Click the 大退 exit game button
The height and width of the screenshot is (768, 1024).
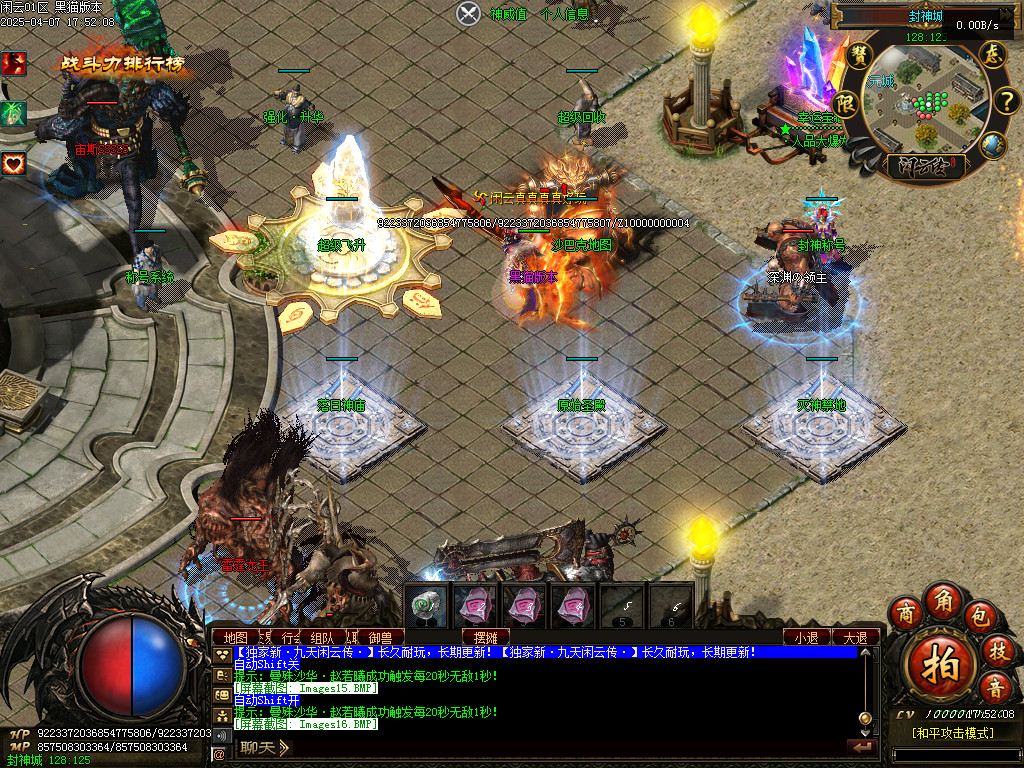pyautogui.click(x=855, y=637)
